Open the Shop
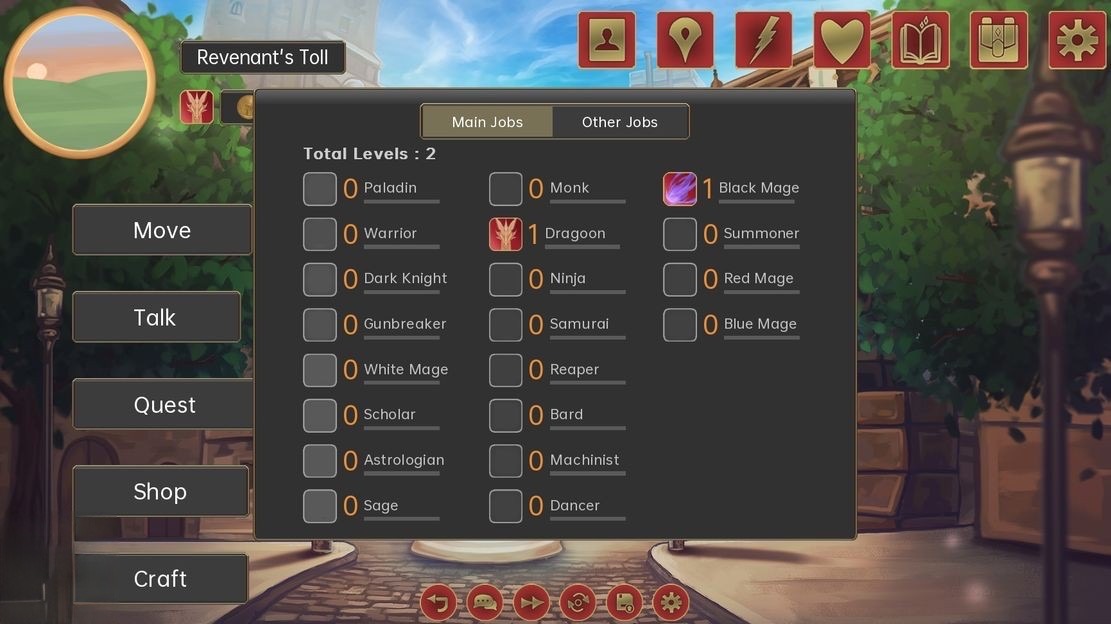This screenshot has height=624, width=1111. point(160,492)
